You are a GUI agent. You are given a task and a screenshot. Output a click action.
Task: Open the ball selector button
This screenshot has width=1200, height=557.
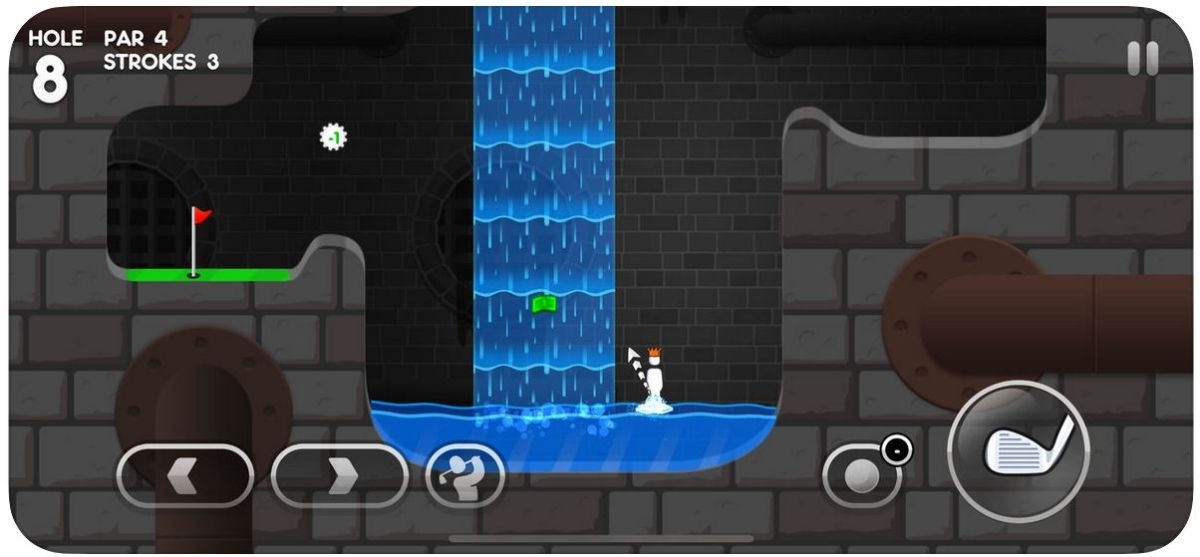(x=862, y=476)
